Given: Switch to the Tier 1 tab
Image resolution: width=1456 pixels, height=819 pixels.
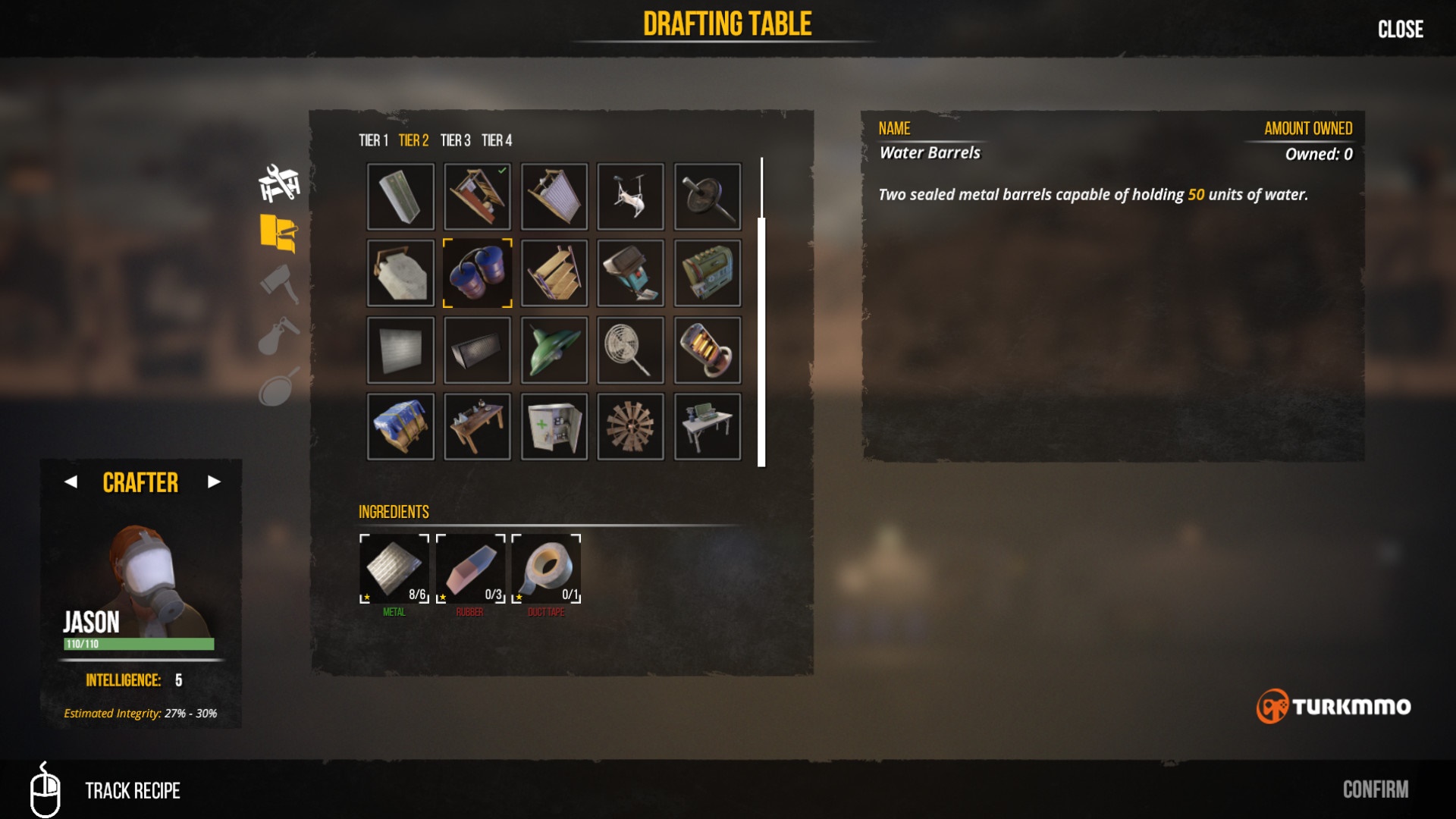Looking at the screenshot, I should tap(373, 140).
